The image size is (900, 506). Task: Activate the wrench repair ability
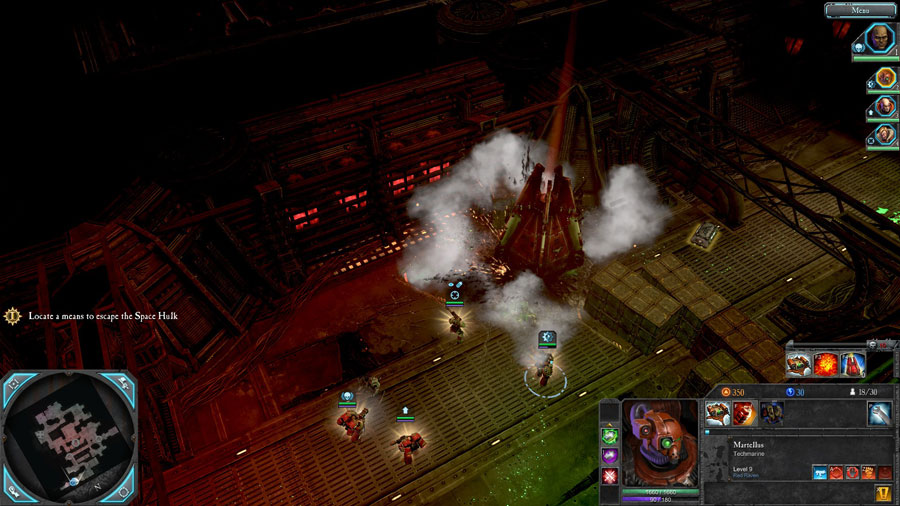pyautogui.click(x=880, y=413)
